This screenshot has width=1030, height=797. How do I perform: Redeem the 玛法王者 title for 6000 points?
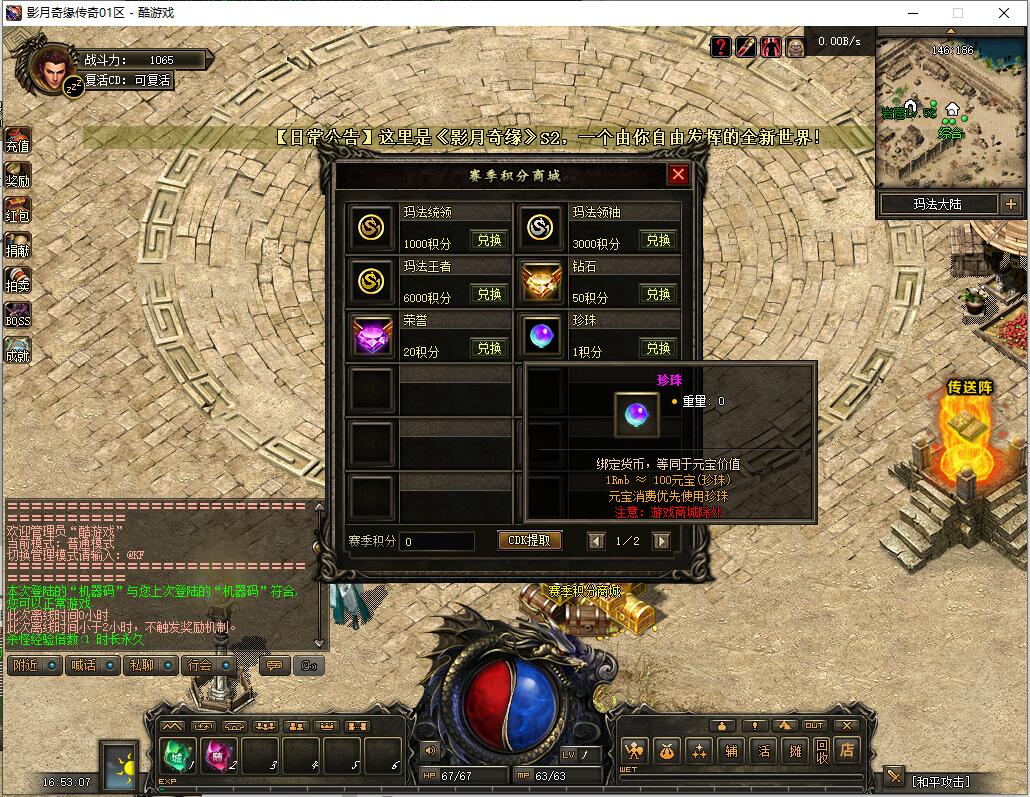489,295
